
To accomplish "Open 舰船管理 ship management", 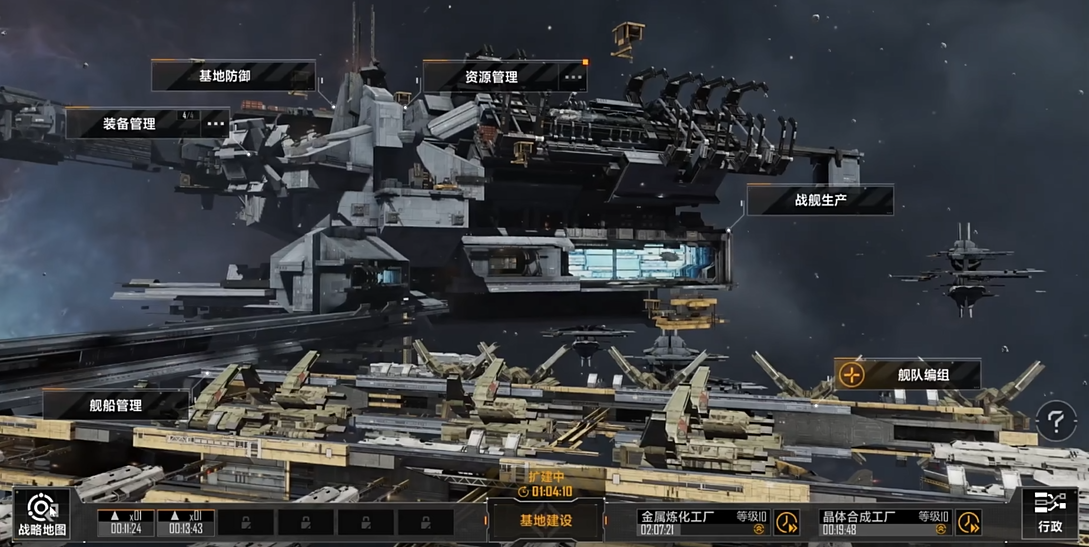I will (114, 405).
